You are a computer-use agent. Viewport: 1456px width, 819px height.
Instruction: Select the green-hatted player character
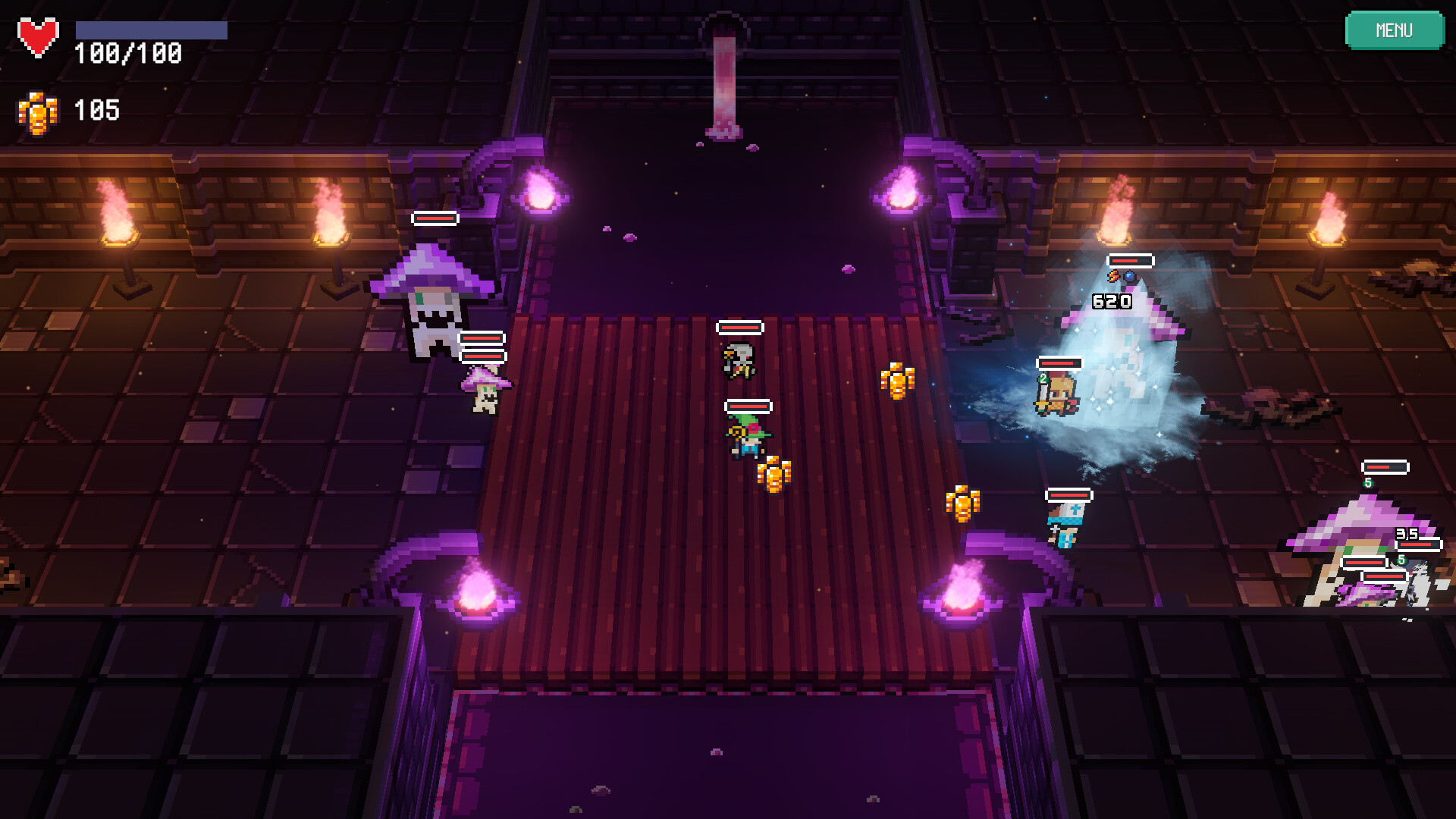click(x=747, y=438)
